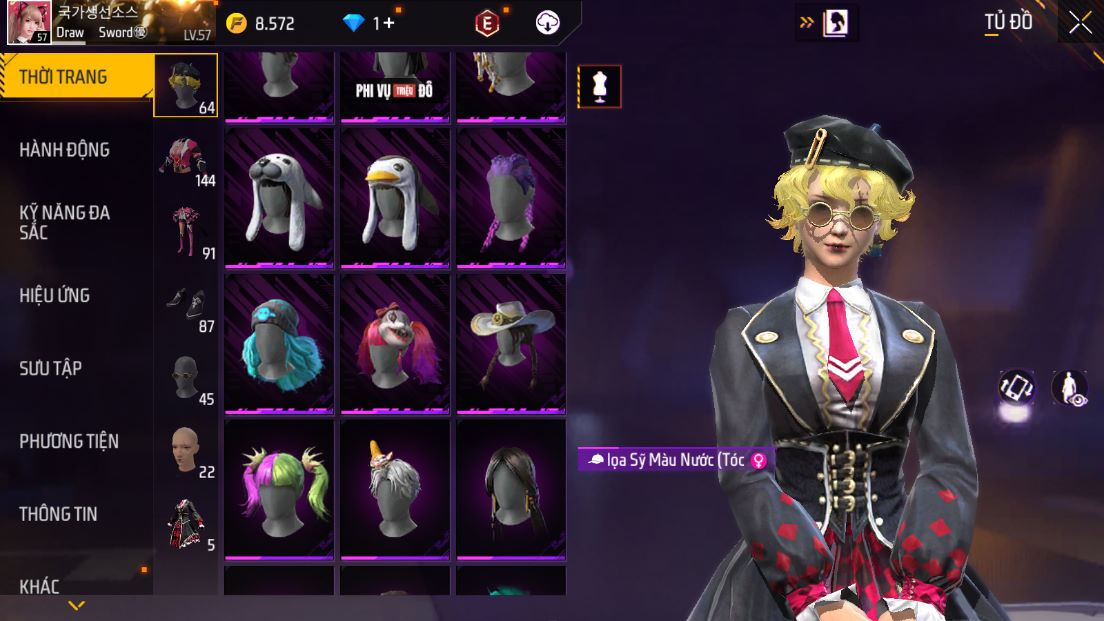Tap the diamond currency plus button
The image size is (1104, 621).
[389, 23]
